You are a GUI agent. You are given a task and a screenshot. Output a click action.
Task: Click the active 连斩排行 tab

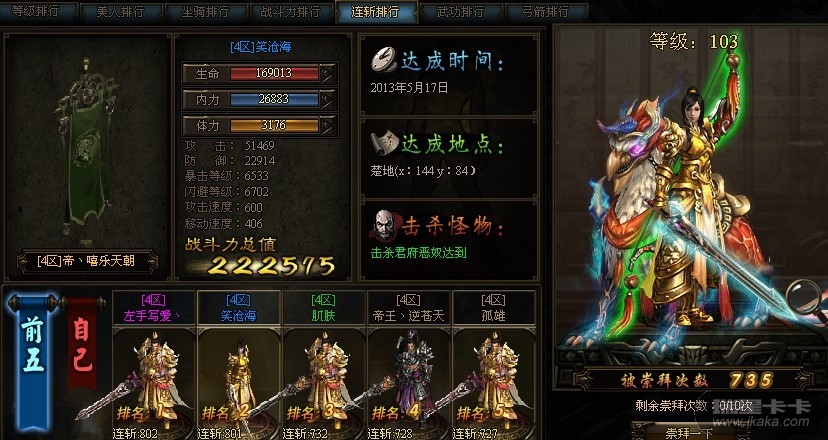pos(375,12)
